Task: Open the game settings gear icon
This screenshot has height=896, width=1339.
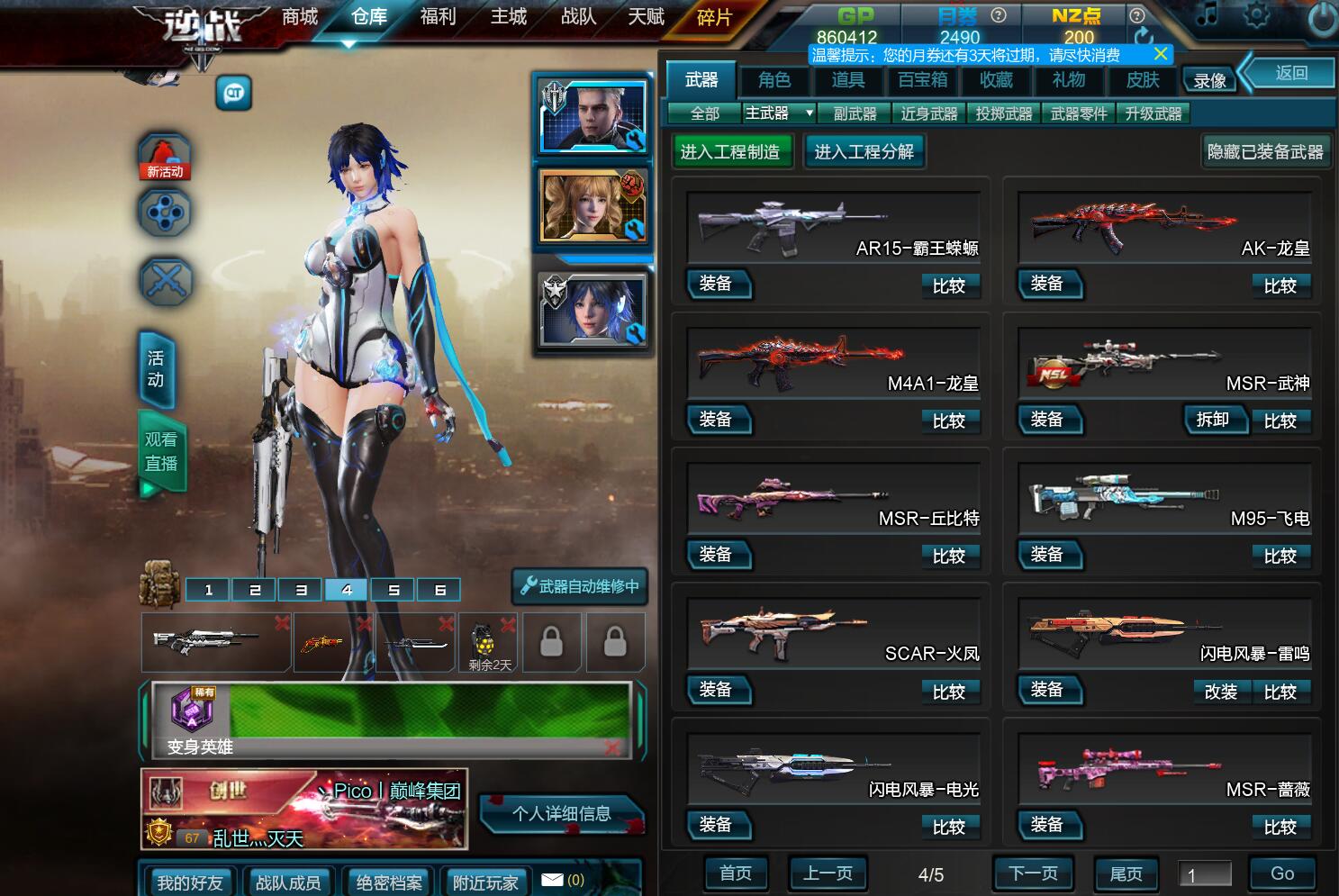Action: click(x=1258, y=15)
